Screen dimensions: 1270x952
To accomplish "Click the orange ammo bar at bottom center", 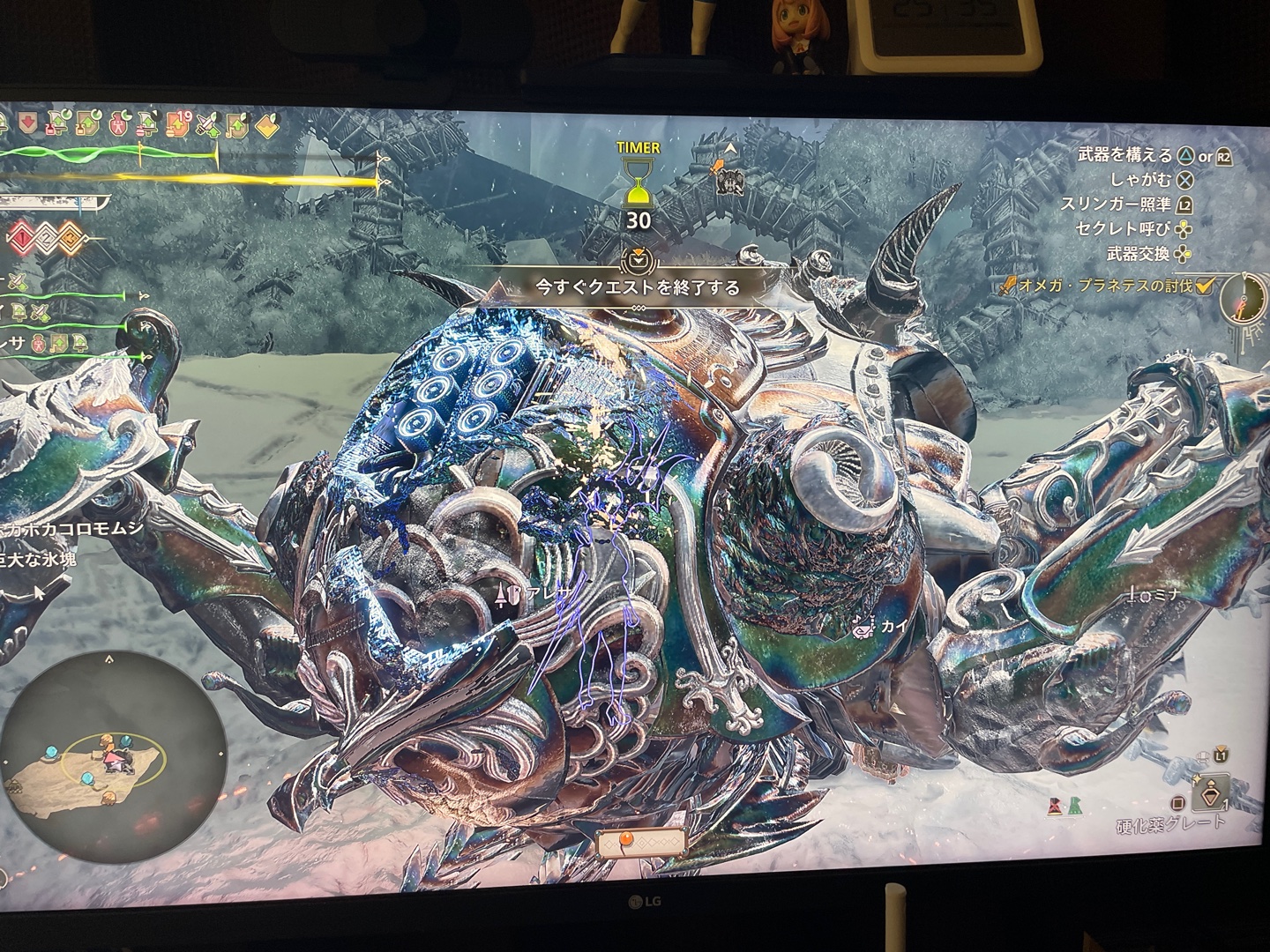I will coord(640,843).
